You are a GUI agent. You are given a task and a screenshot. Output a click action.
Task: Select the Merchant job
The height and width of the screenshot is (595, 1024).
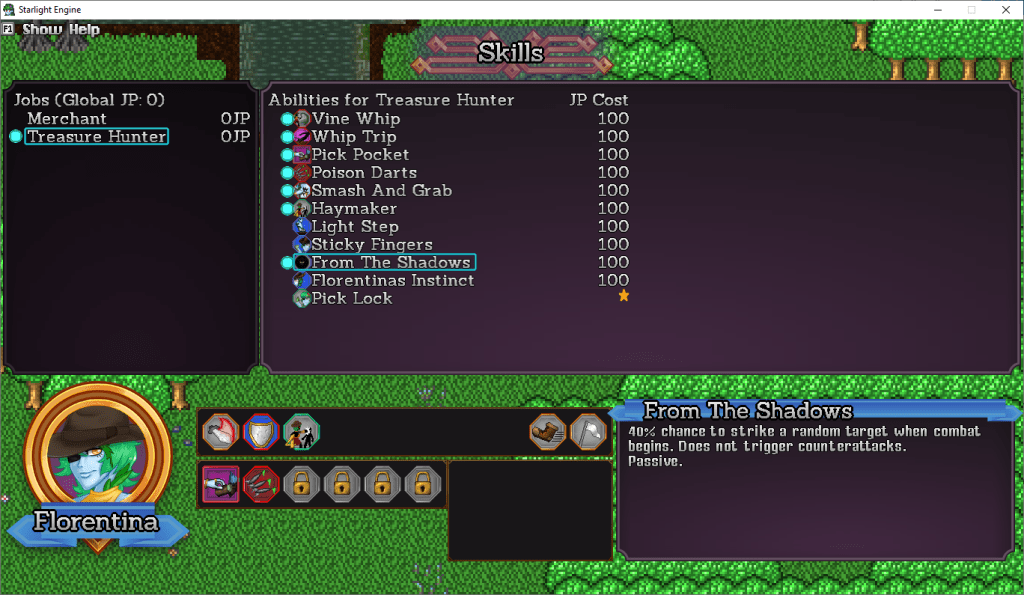[x=67, y=119]
